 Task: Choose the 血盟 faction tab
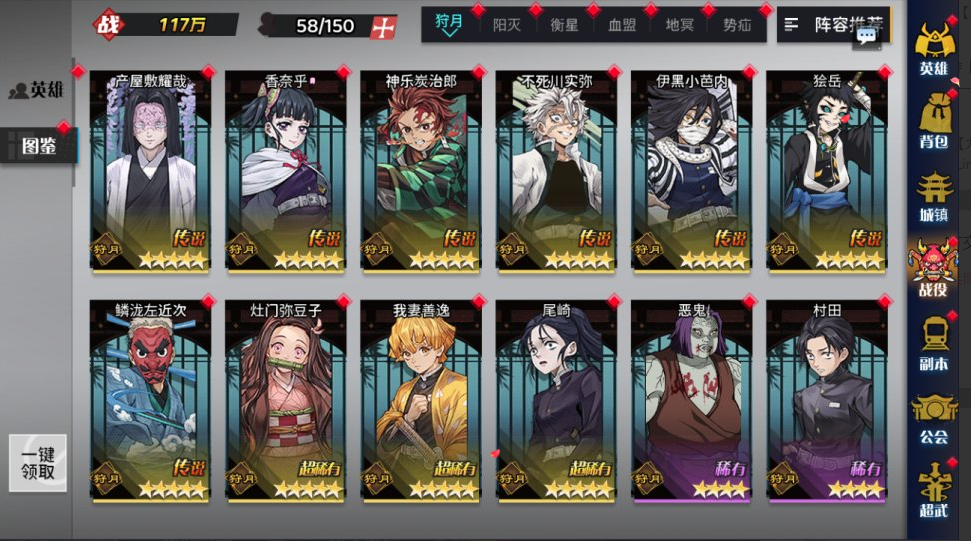click(622, 25)
